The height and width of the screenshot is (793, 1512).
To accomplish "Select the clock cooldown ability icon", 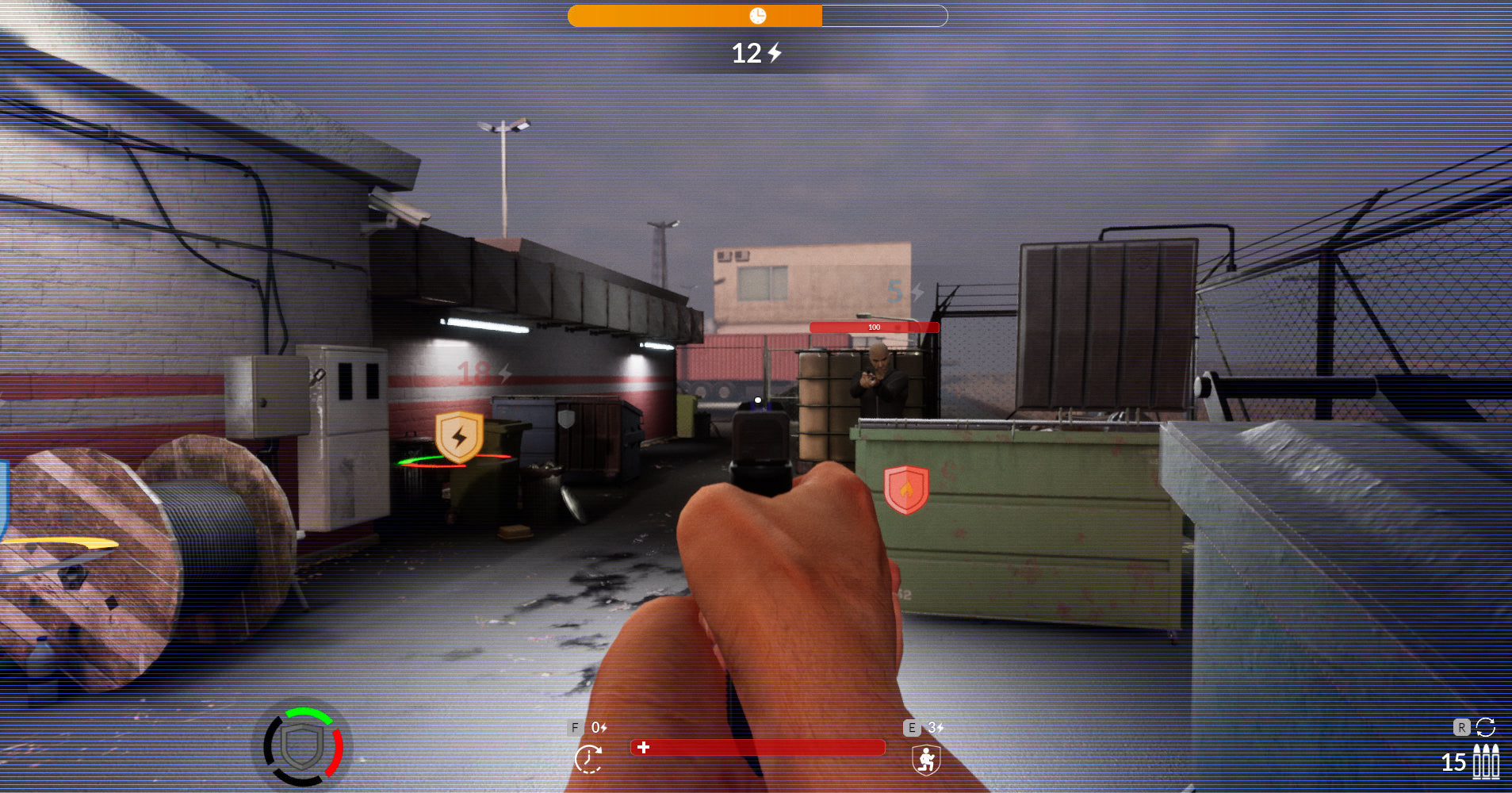I will (x=588, y=759).
